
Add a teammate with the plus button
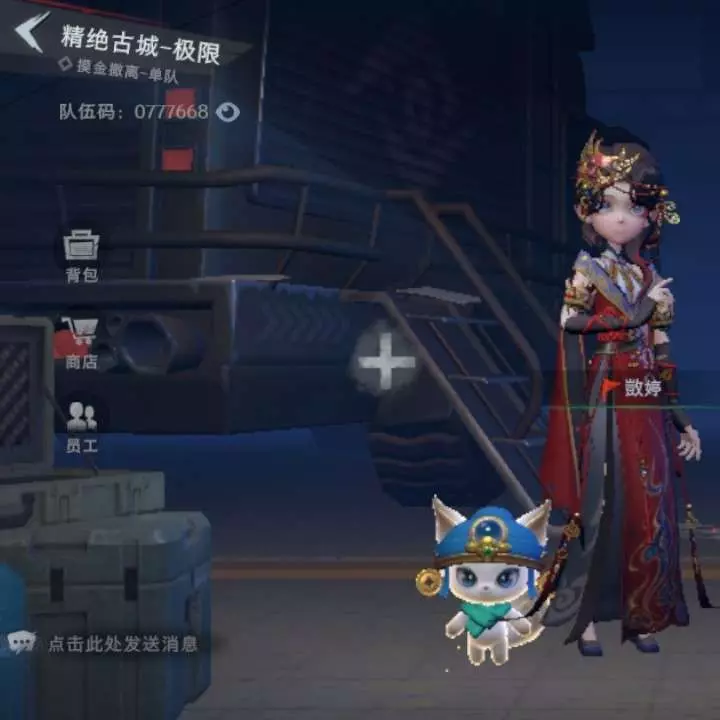(387, 359)
